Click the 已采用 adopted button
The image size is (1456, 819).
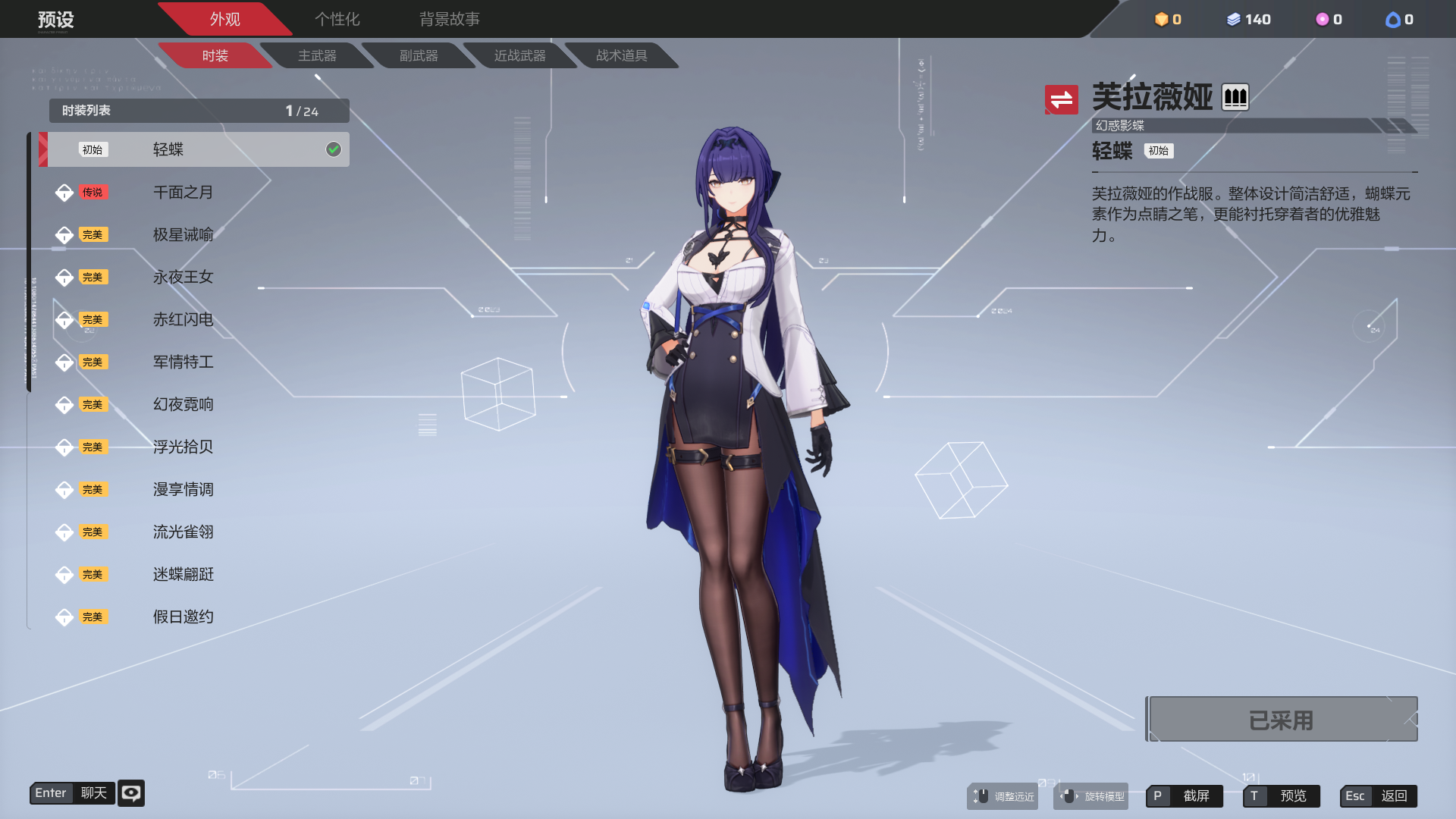click(x=1281, y=720)
